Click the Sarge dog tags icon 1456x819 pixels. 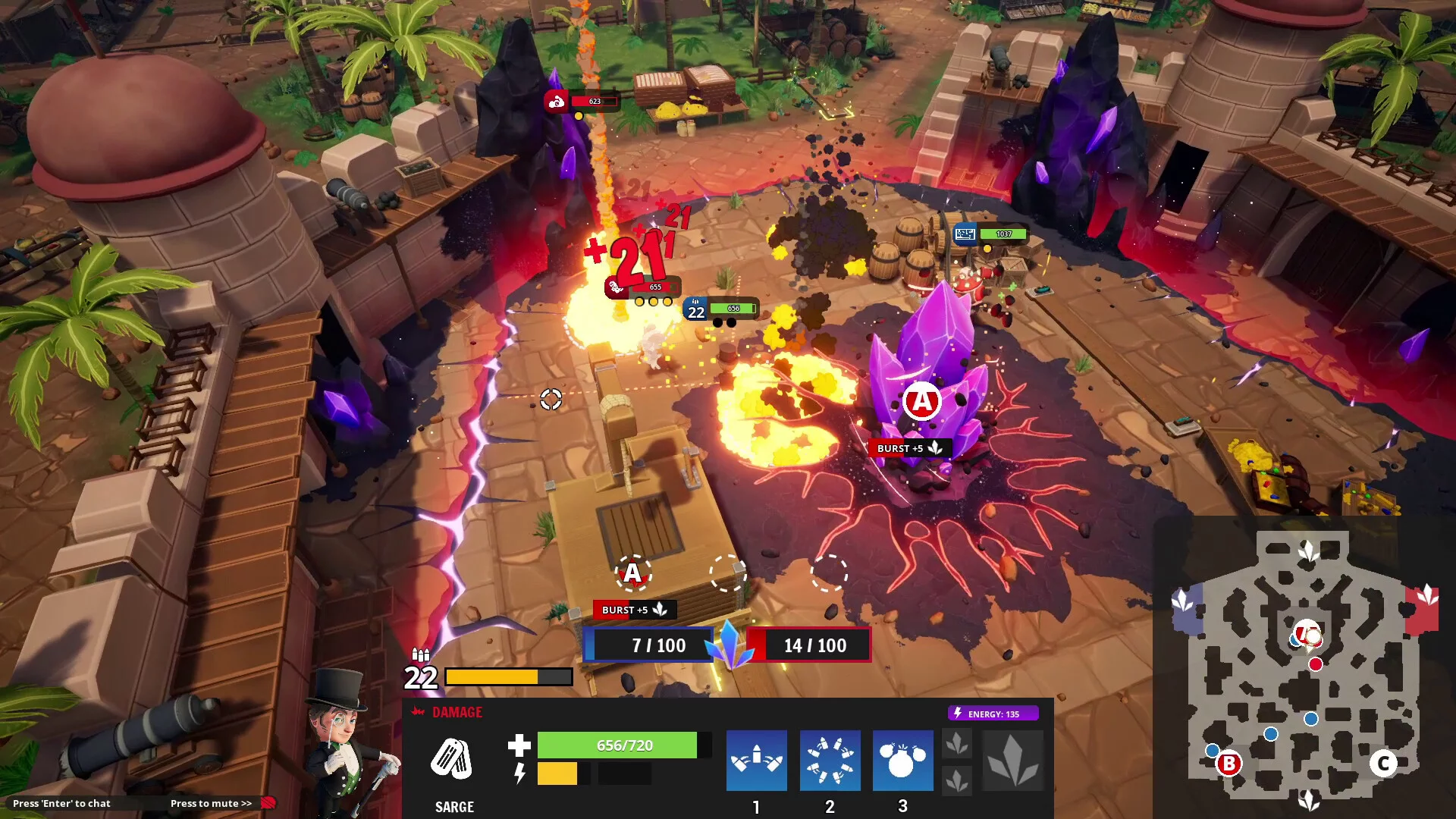[x=452, y=759]
